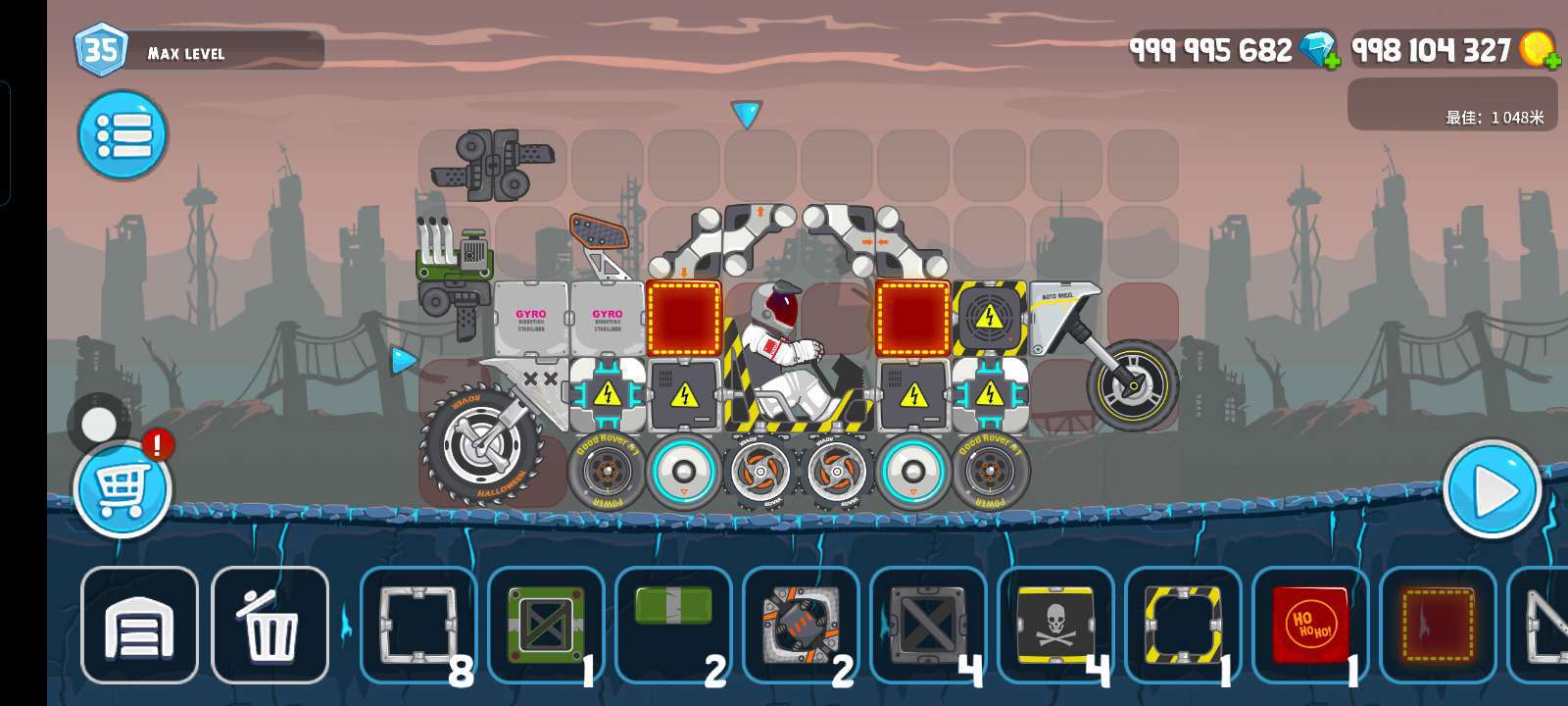Open the garage button
Image resolution: width=1568 pixels, height=706 pixels.
pyautogui.click(x=139, y=625)
